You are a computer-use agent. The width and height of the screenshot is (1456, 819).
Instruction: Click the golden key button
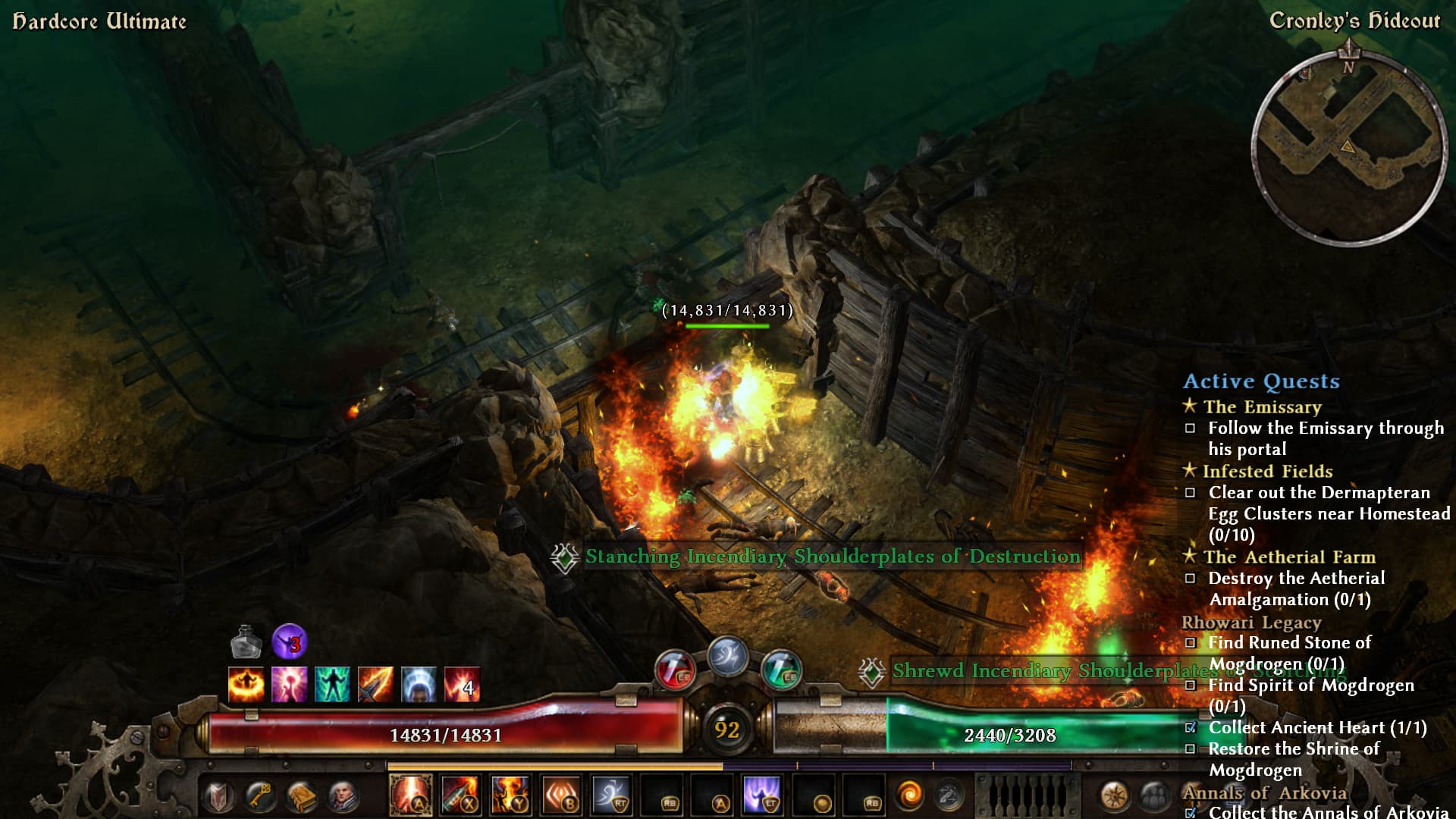[260, 796]
